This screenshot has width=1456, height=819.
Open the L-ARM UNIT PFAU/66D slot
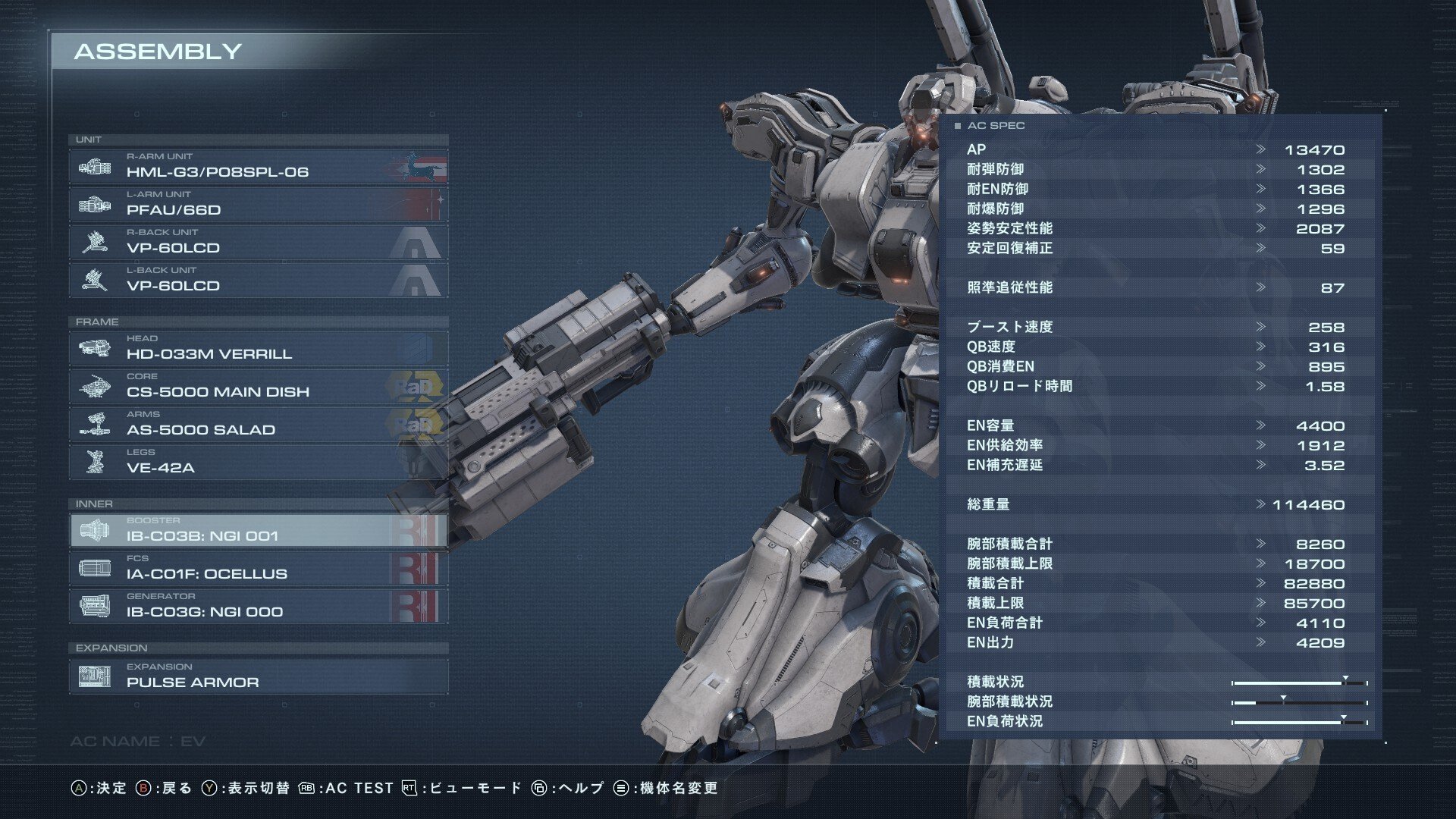[x=258, y=204]
